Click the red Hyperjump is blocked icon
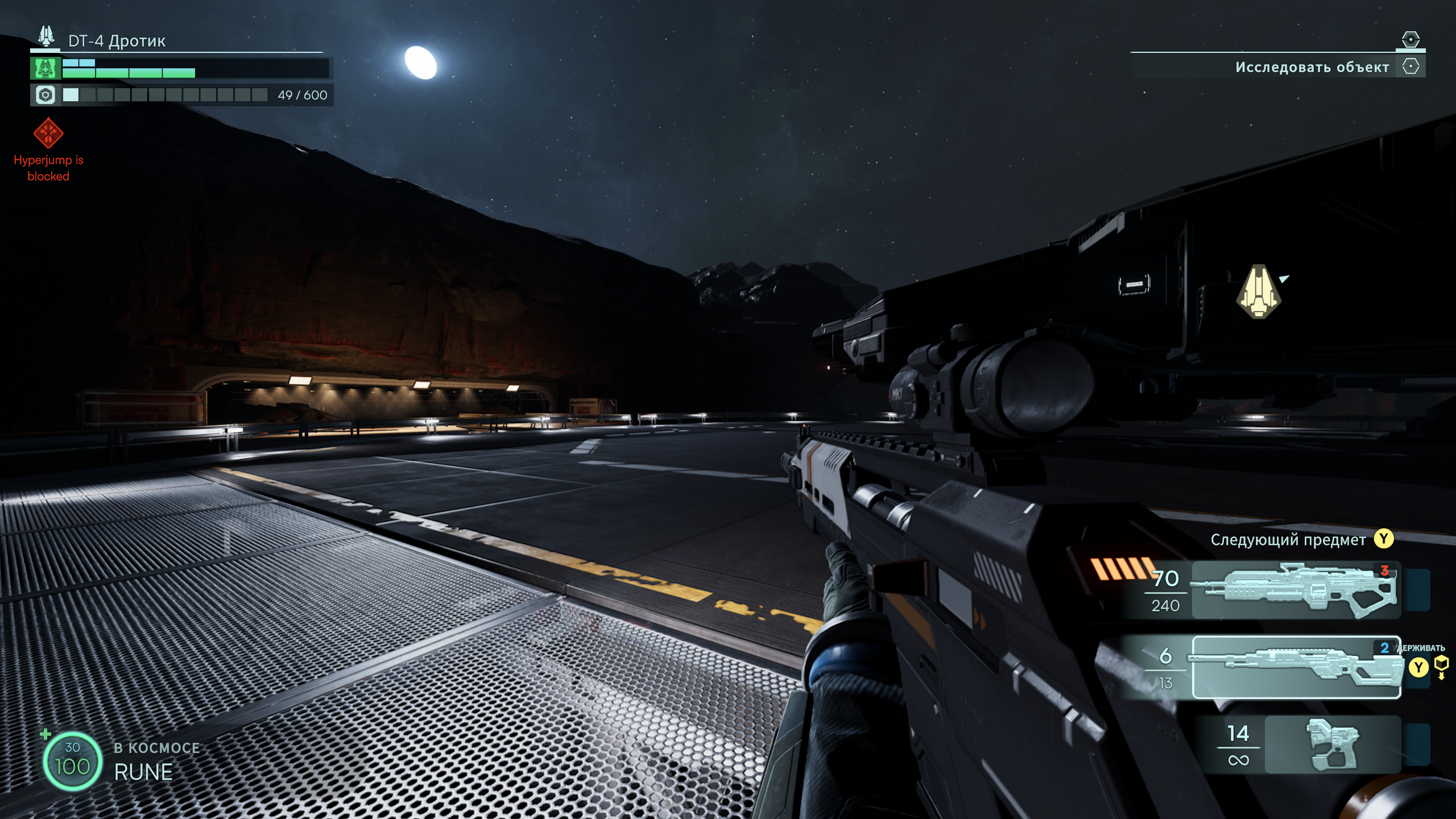The height and width of the screenshot is (819, 1456). (48, 133)
